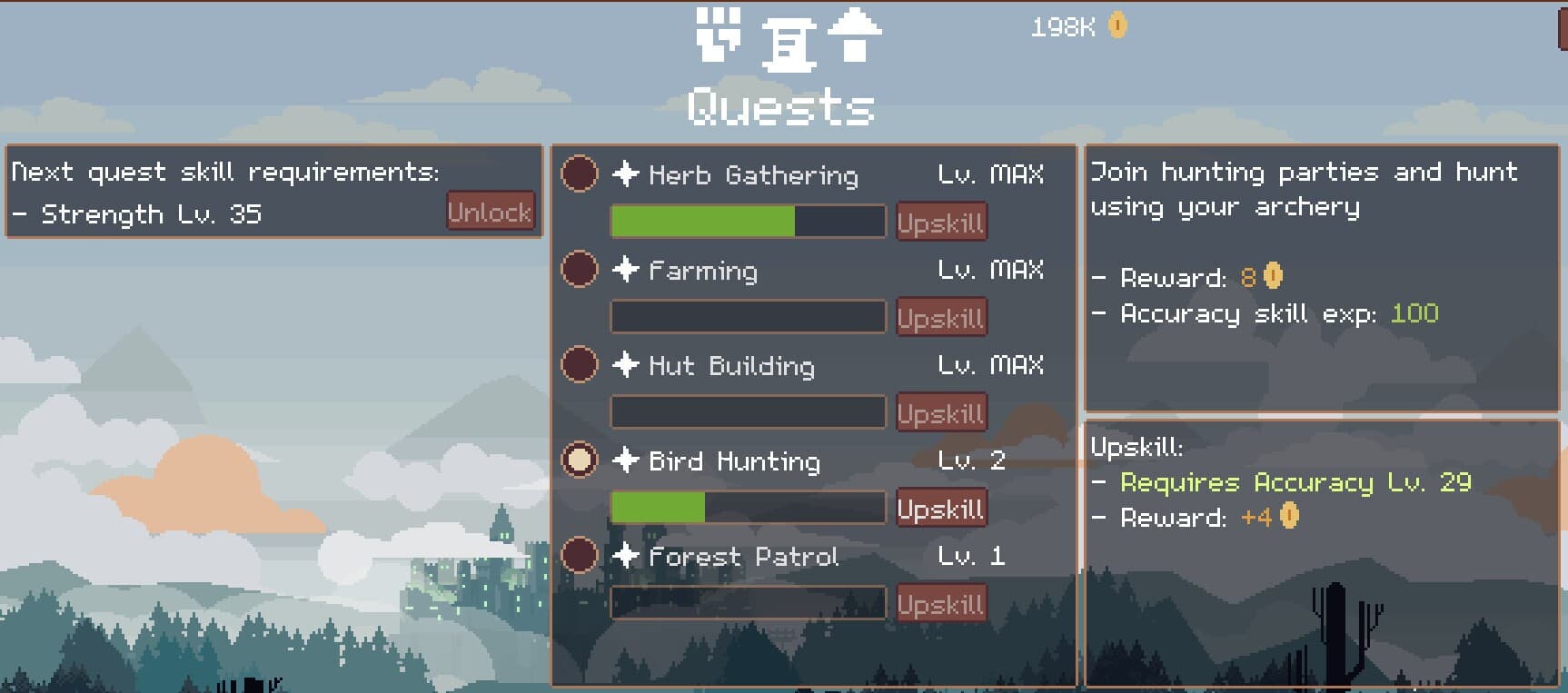Viewport: 1568px width, 693px height.
Task: Open the up-arrow icon tab
Action: (854, 35)
